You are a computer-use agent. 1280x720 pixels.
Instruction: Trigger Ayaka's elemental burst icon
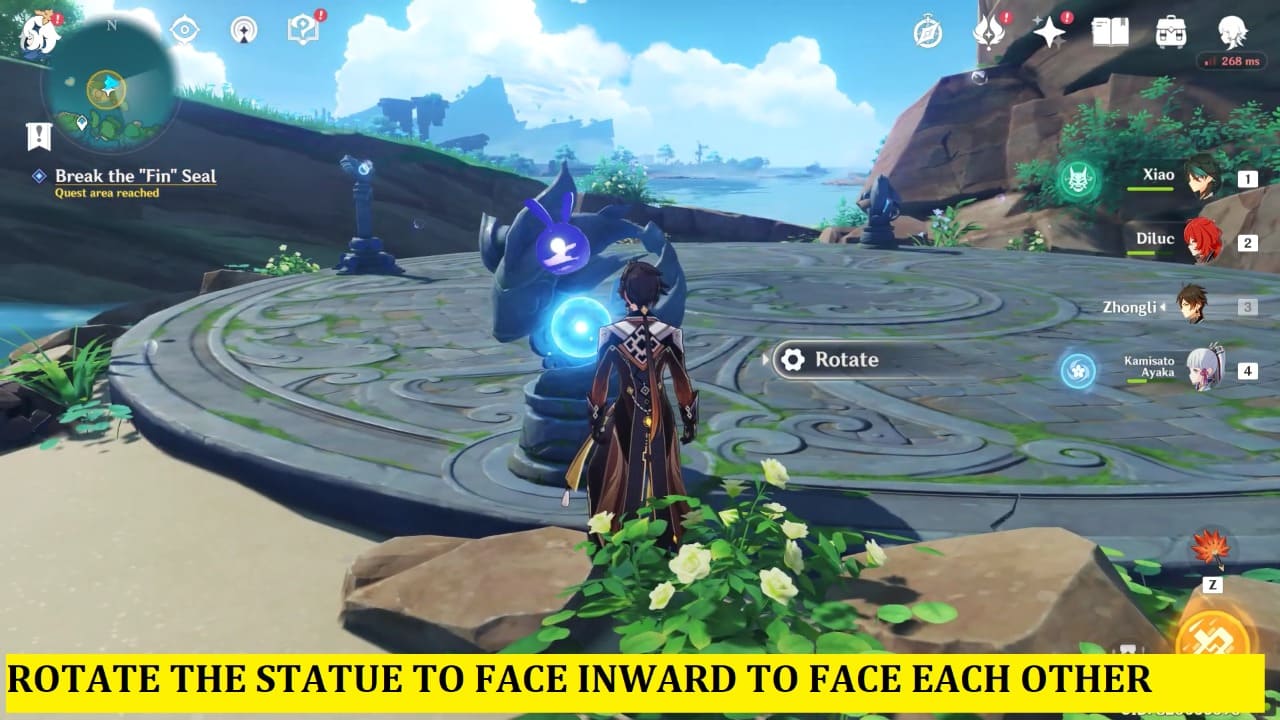pos(1075,368)
